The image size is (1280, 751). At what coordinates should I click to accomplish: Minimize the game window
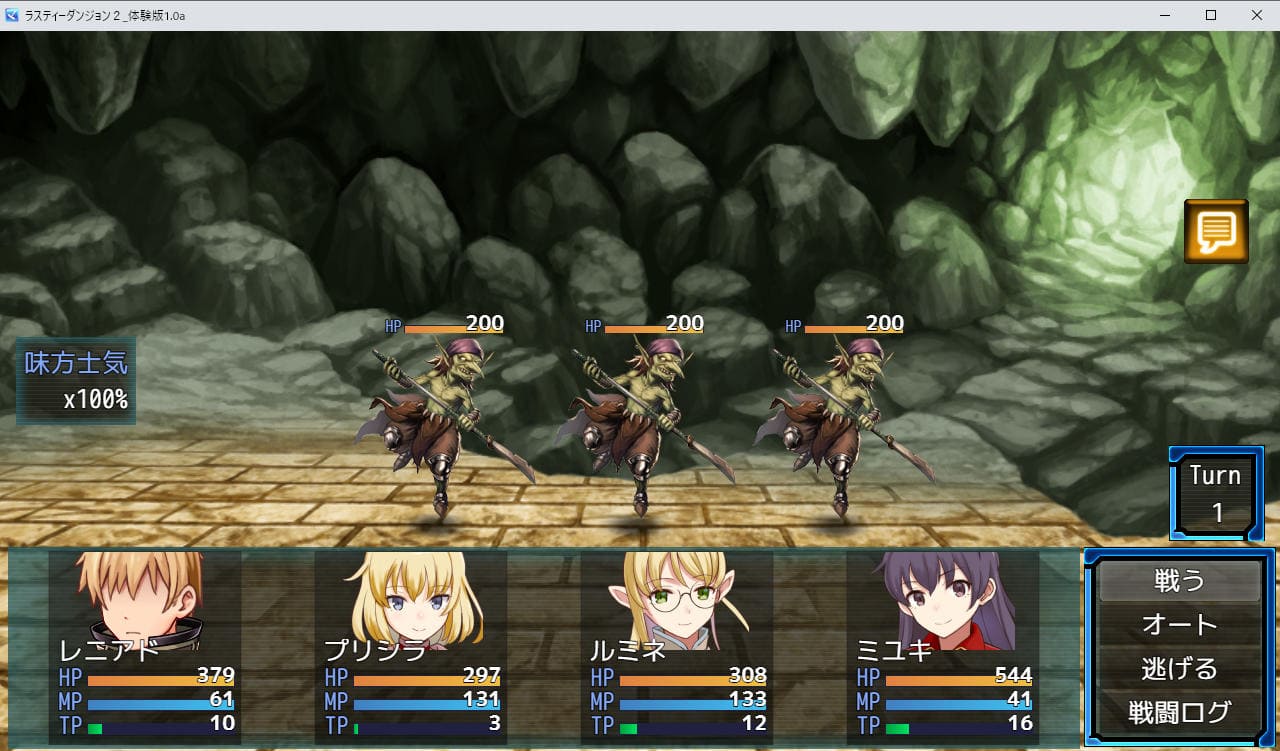pyautogui.click(x=1165, y=15)
